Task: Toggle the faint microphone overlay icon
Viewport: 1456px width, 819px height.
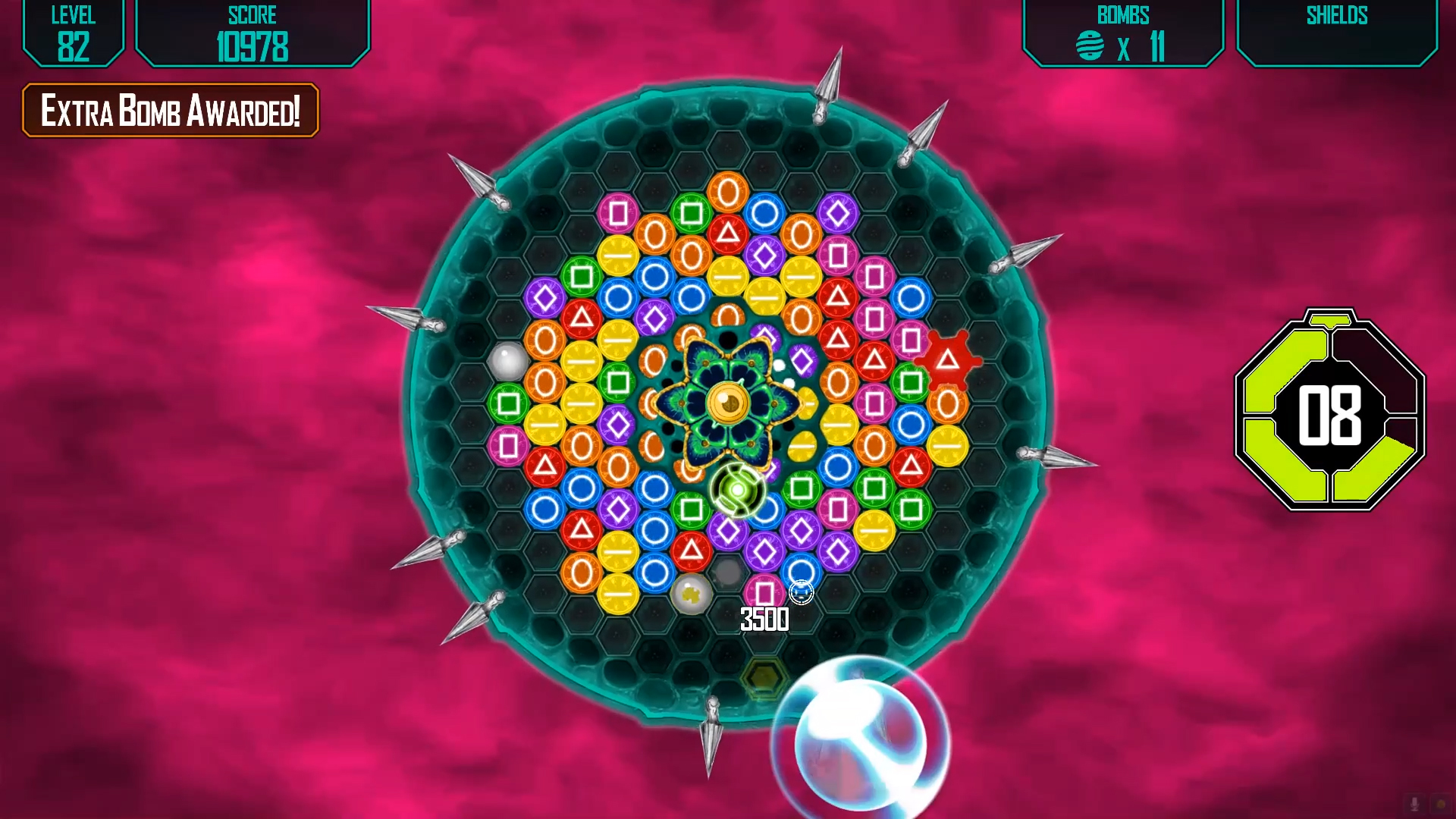Action: click(1414, 804)
